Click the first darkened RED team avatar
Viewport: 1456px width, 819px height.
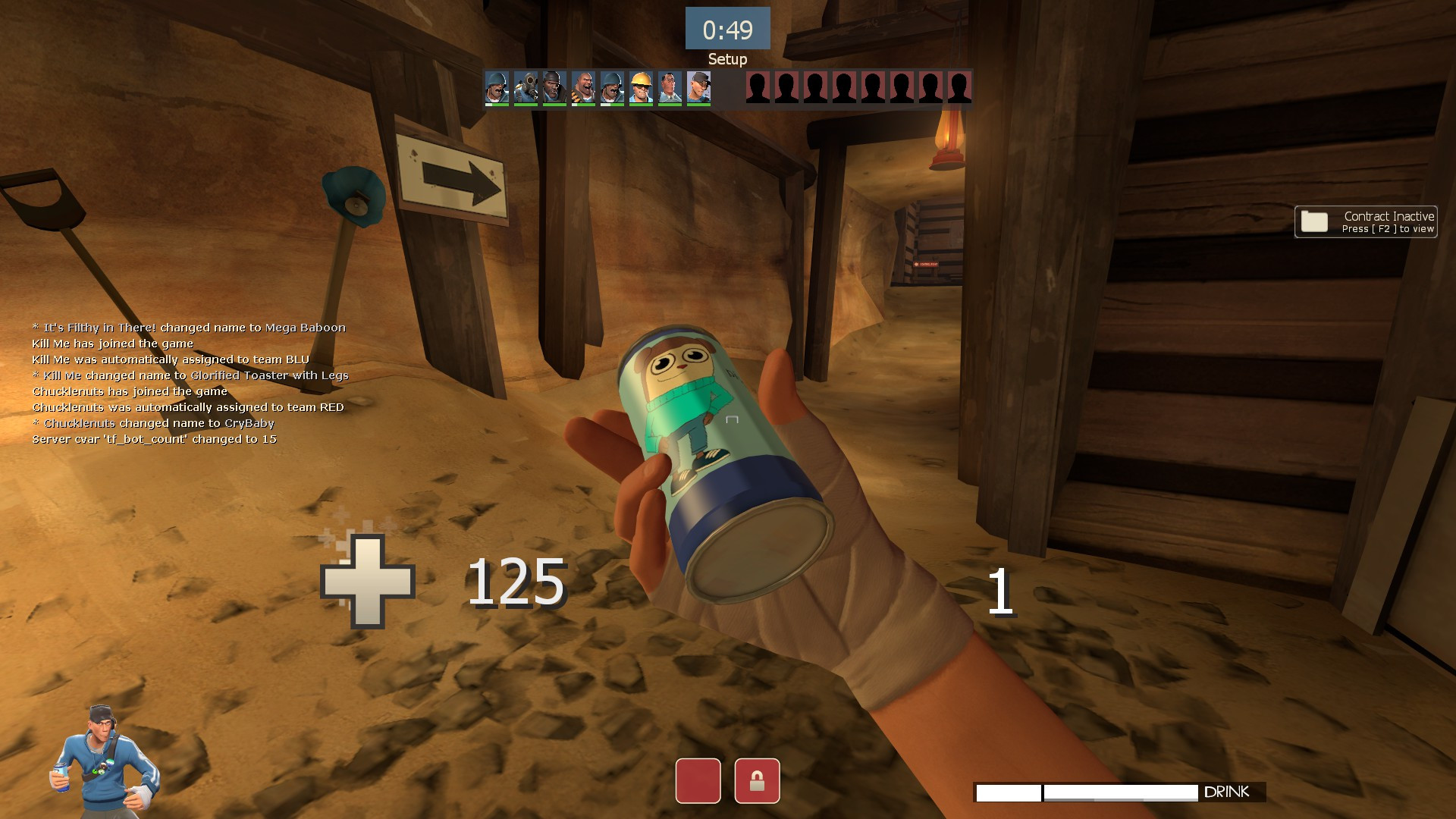pyautogui.click(x=756, y=89)
